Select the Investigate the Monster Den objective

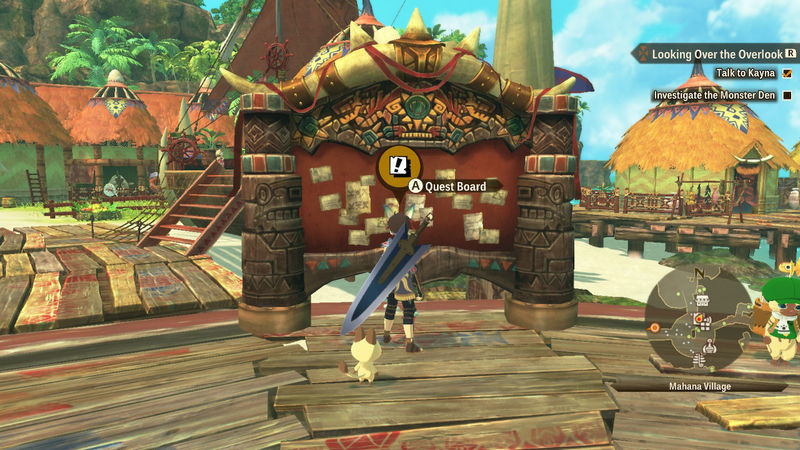click(715, 96)
